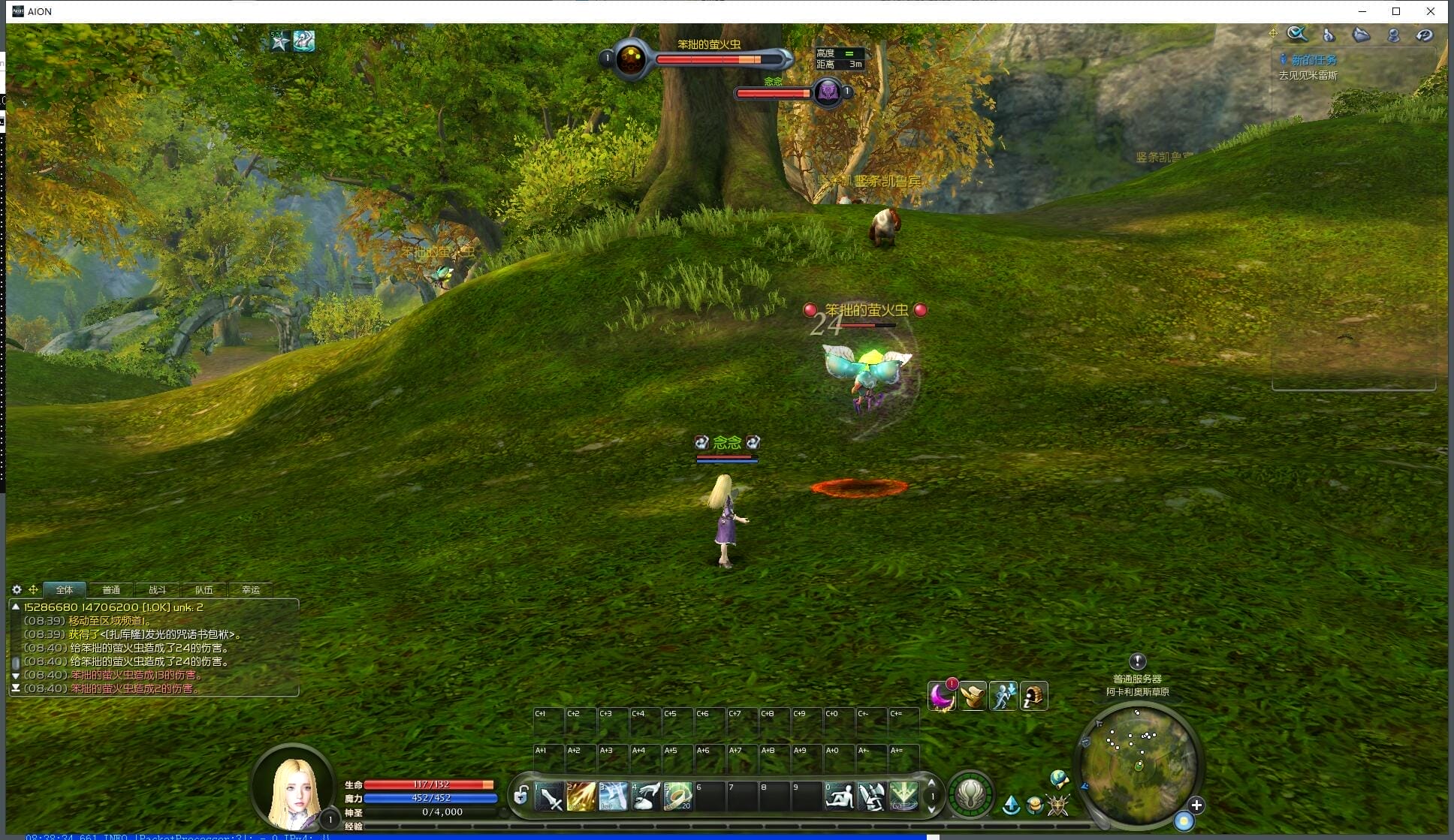Activate the gathering hand skill in slot 4
The height and width of the screenshot is (840, 1454).
[x=645, y=796]
